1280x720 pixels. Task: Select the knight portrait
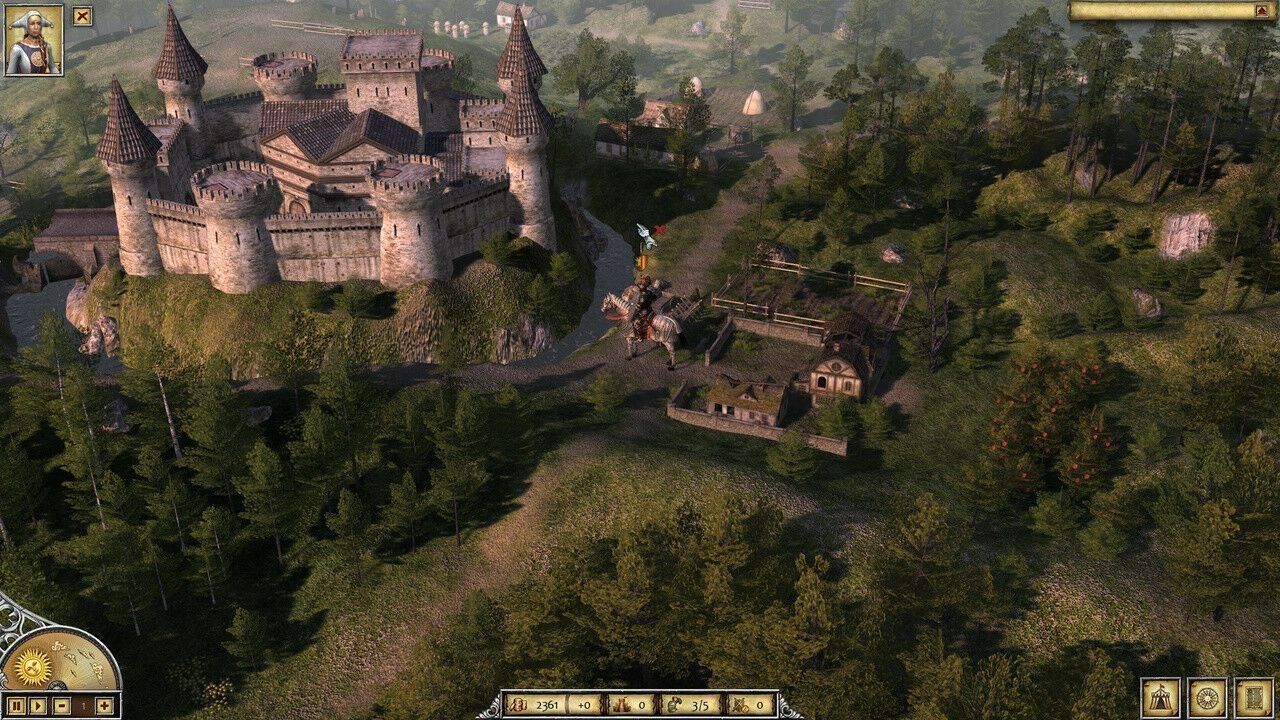[x=34, y=40]
